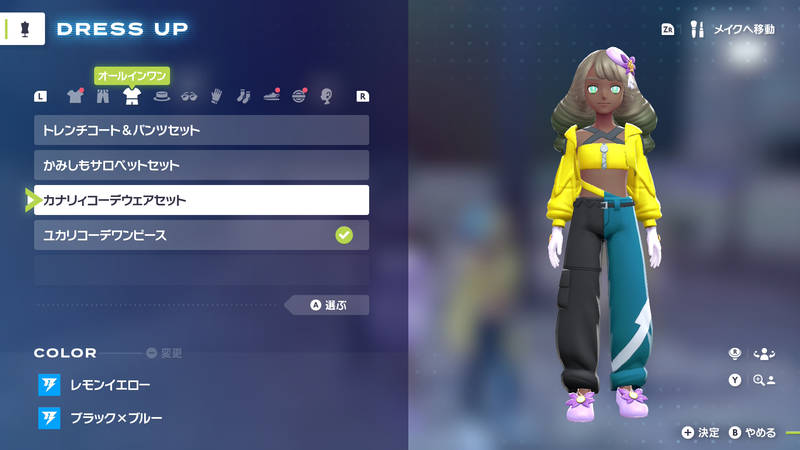Switch to the hat category tab
Image resolution: width=800 pixels, height=450 pixels.
[x=160, y=97]
